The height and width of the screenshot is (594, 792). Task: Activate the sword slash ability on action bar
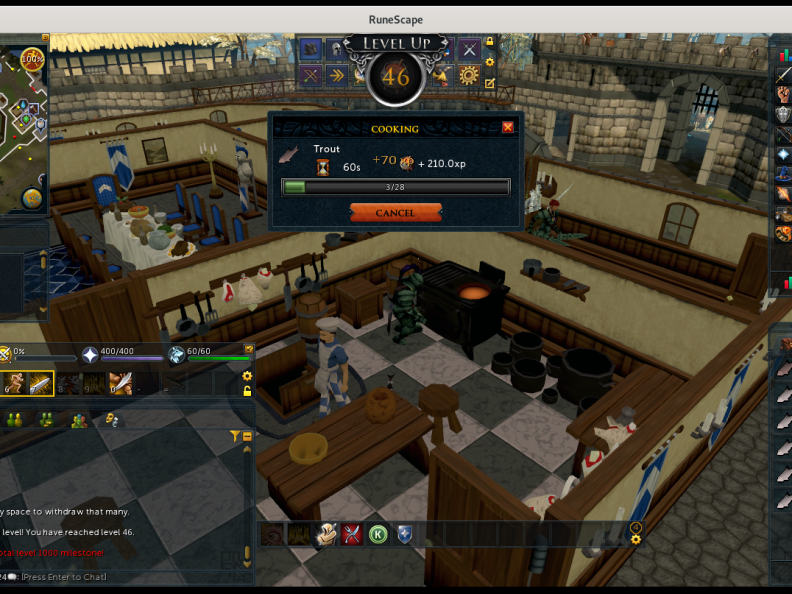(40, 383)
